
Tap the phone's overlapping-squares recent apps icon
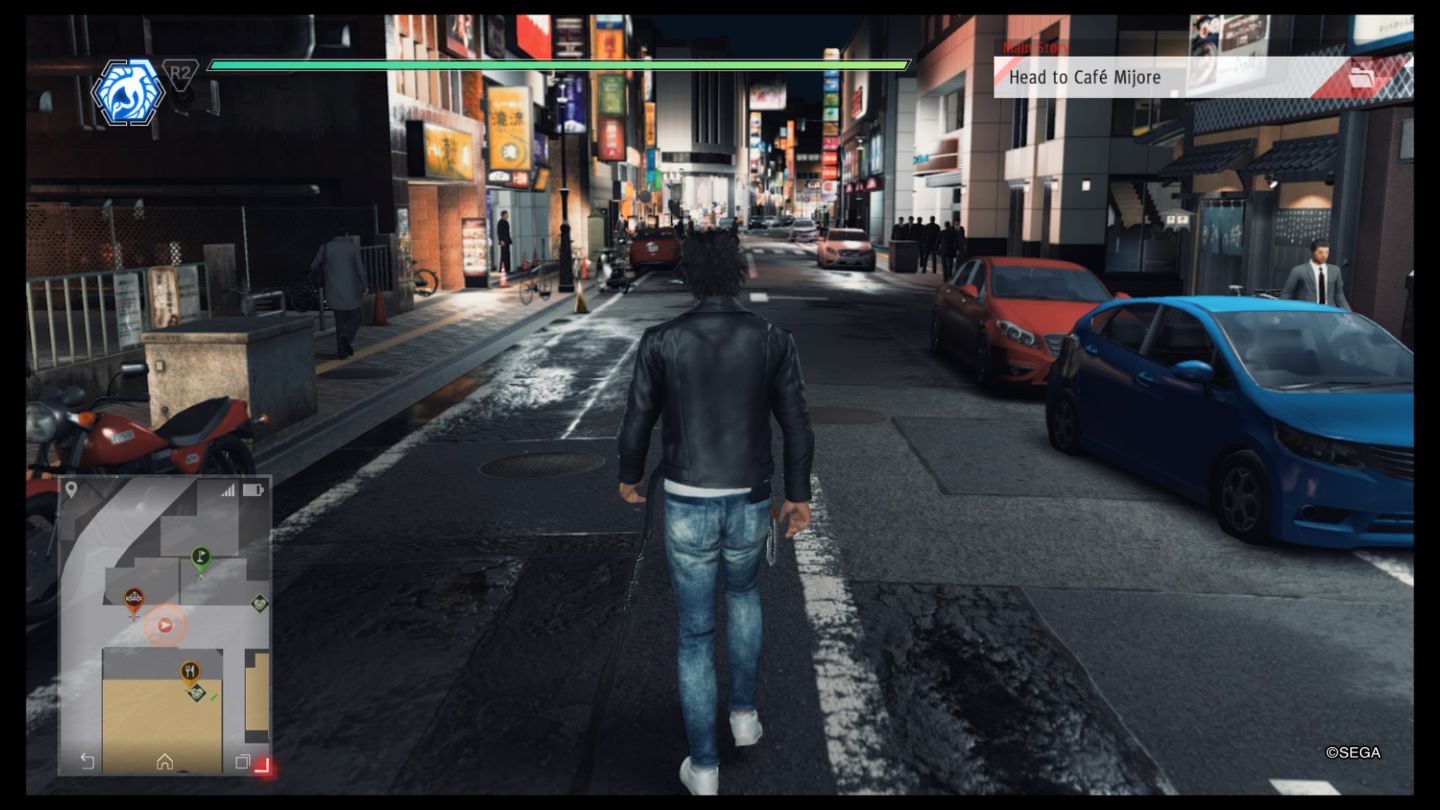241,761
